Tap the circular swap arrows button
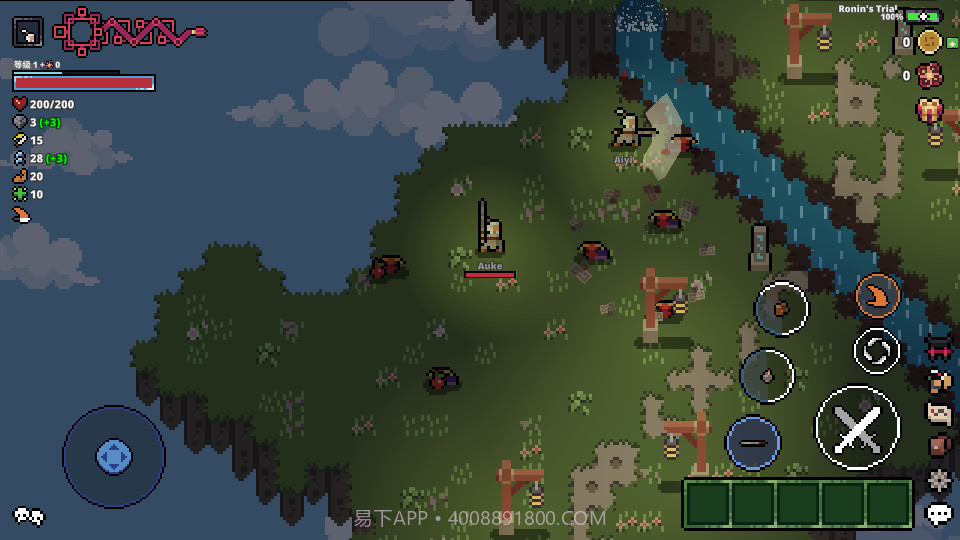This screenshot has width=960, height=540. pos(877,350)
